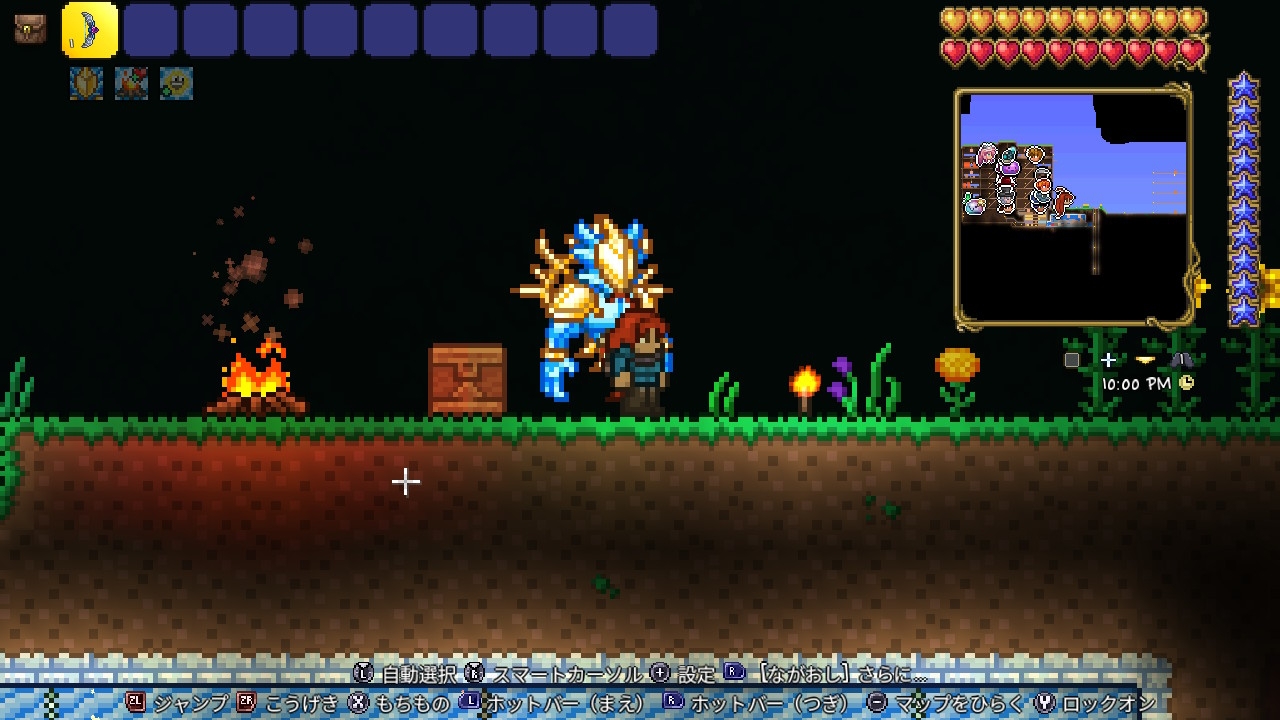The height and width of the screenshot is (720, 1280).
Task: Click the smiling sunflower Happy buff icon
Action: pos(177,83)
